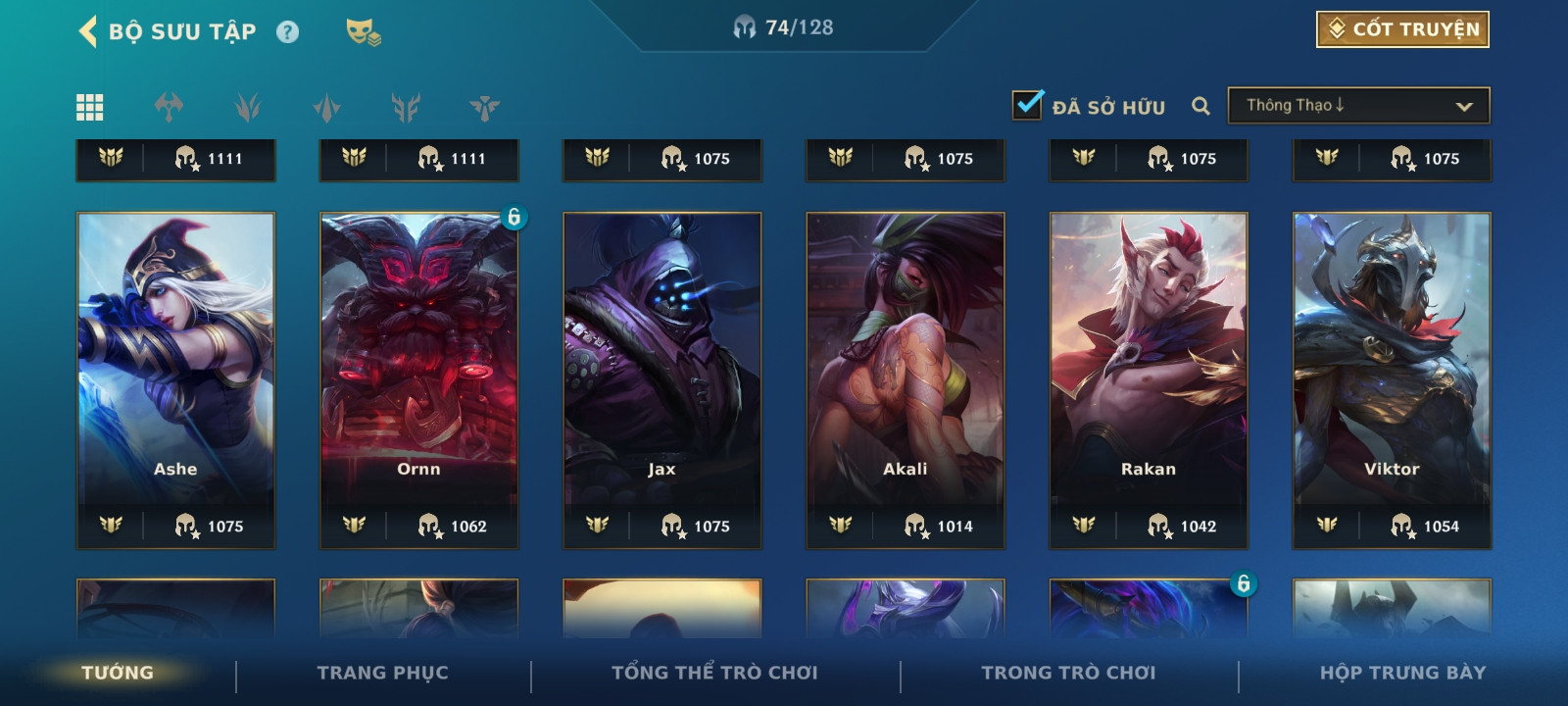
Task: Expand the Thông Thạo sort dropdown
Action: pyautogui.click(x=1358, y=106)
